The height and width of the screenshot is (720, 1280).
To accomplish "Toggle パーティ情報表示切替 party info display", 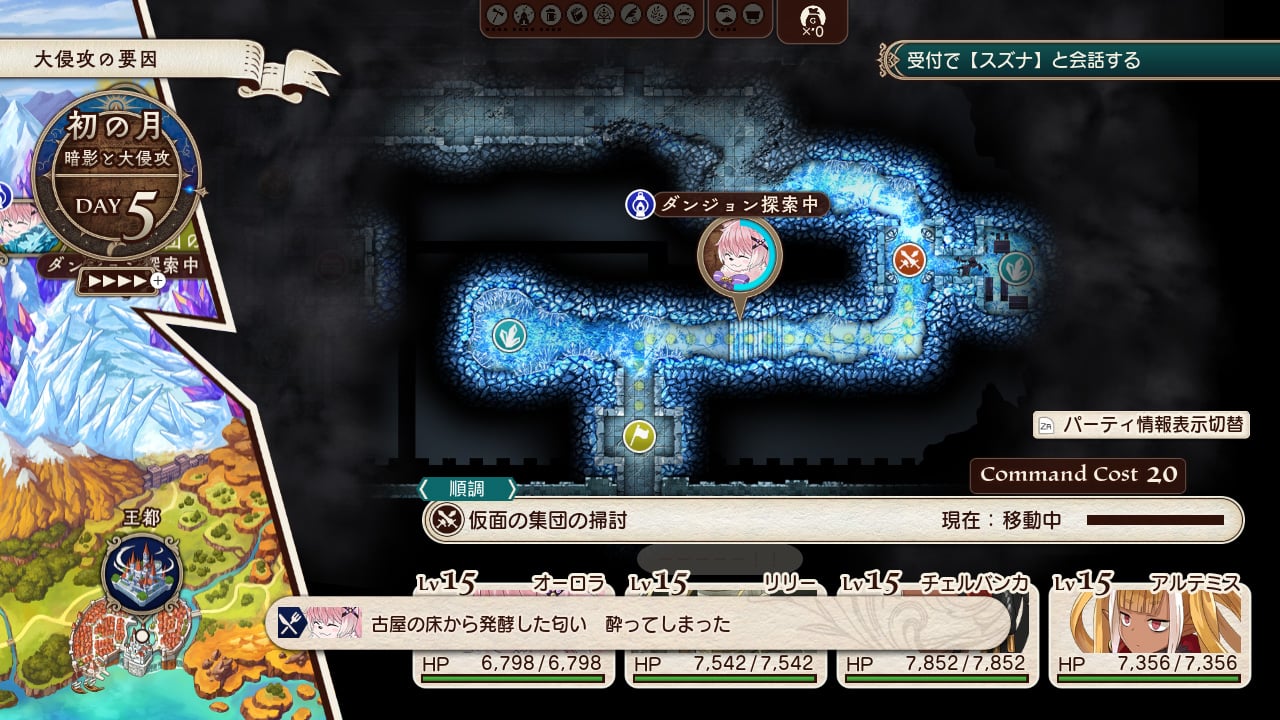I will (x=1141, y=424).
